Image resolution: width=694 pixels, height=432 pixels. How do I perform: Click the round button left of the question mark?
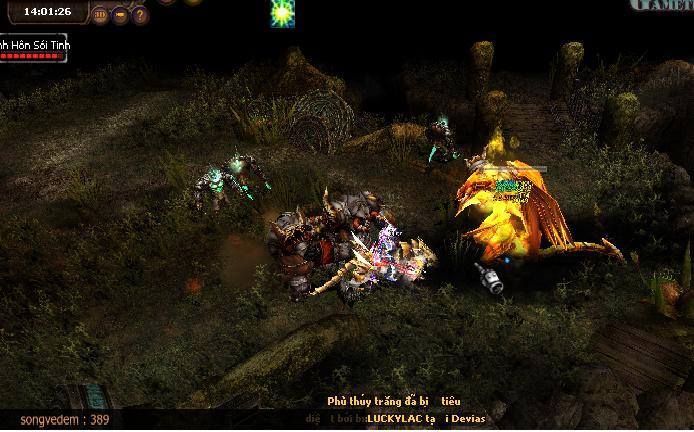(x=120, y=15)
